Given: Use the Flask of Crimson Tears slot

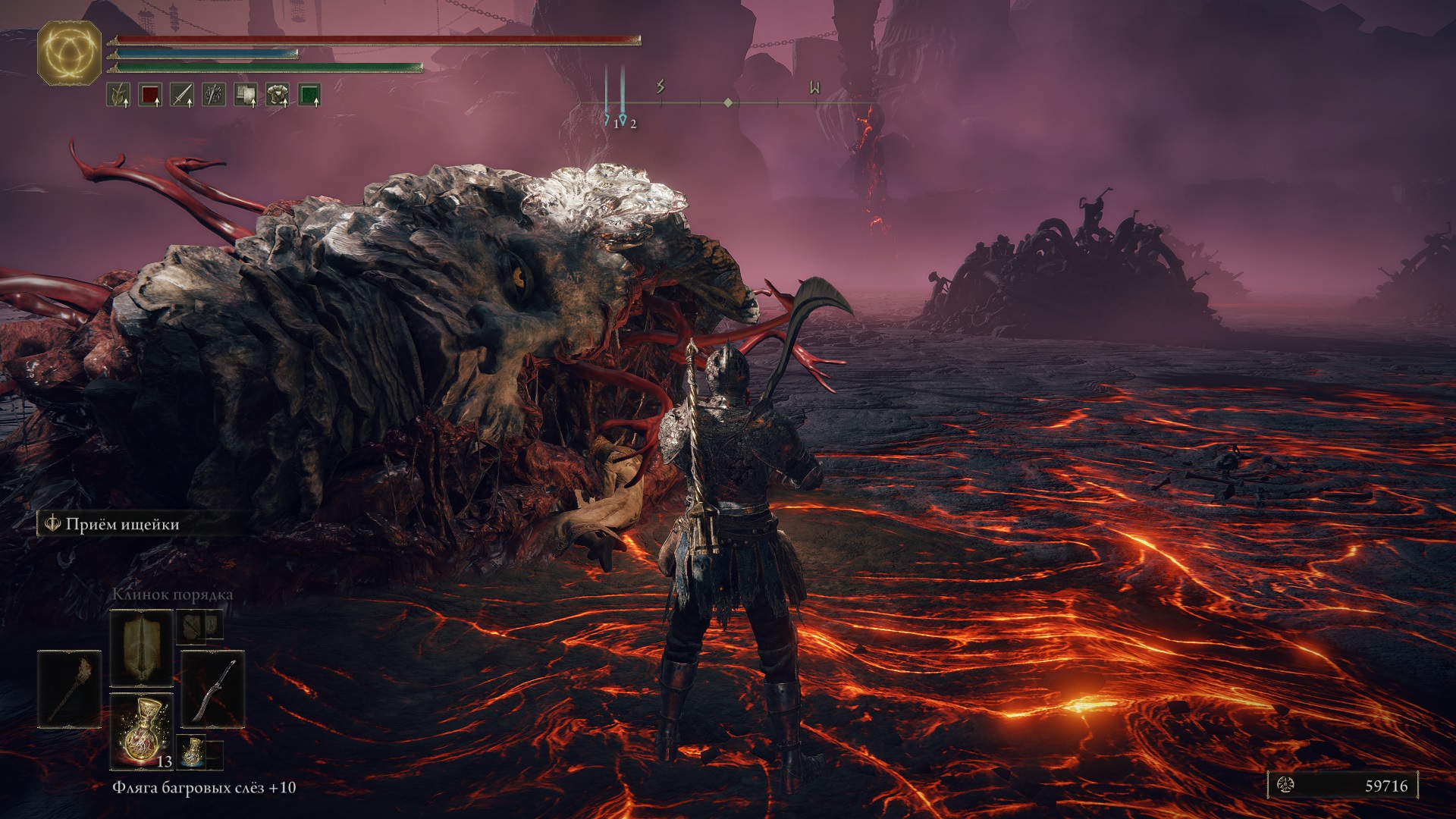Looking at the screenshot, I should coord(142,730).
